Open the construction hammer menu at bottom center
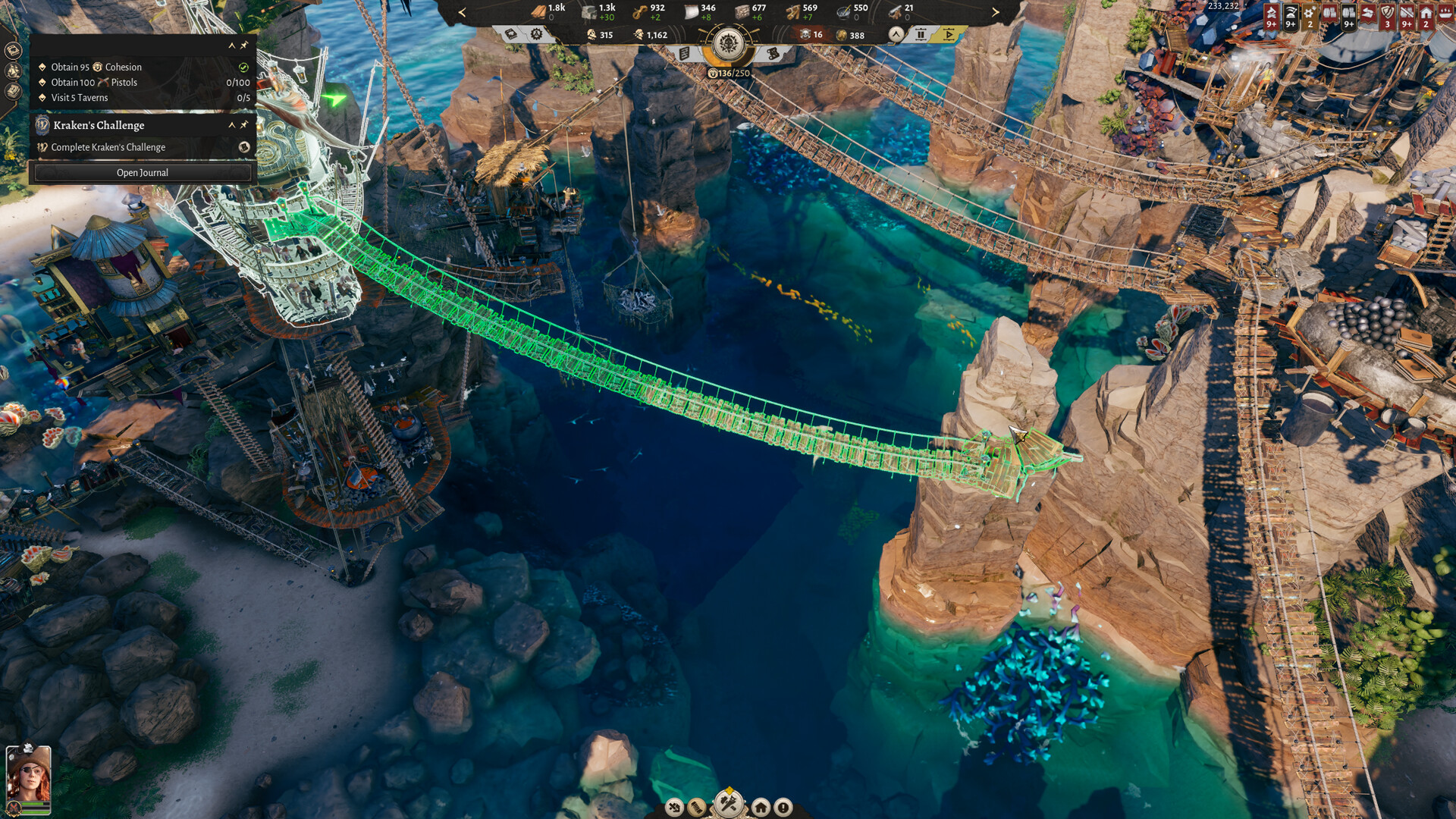The height and width of the screenshot is (819, 1456). click(x=728, y=802)
